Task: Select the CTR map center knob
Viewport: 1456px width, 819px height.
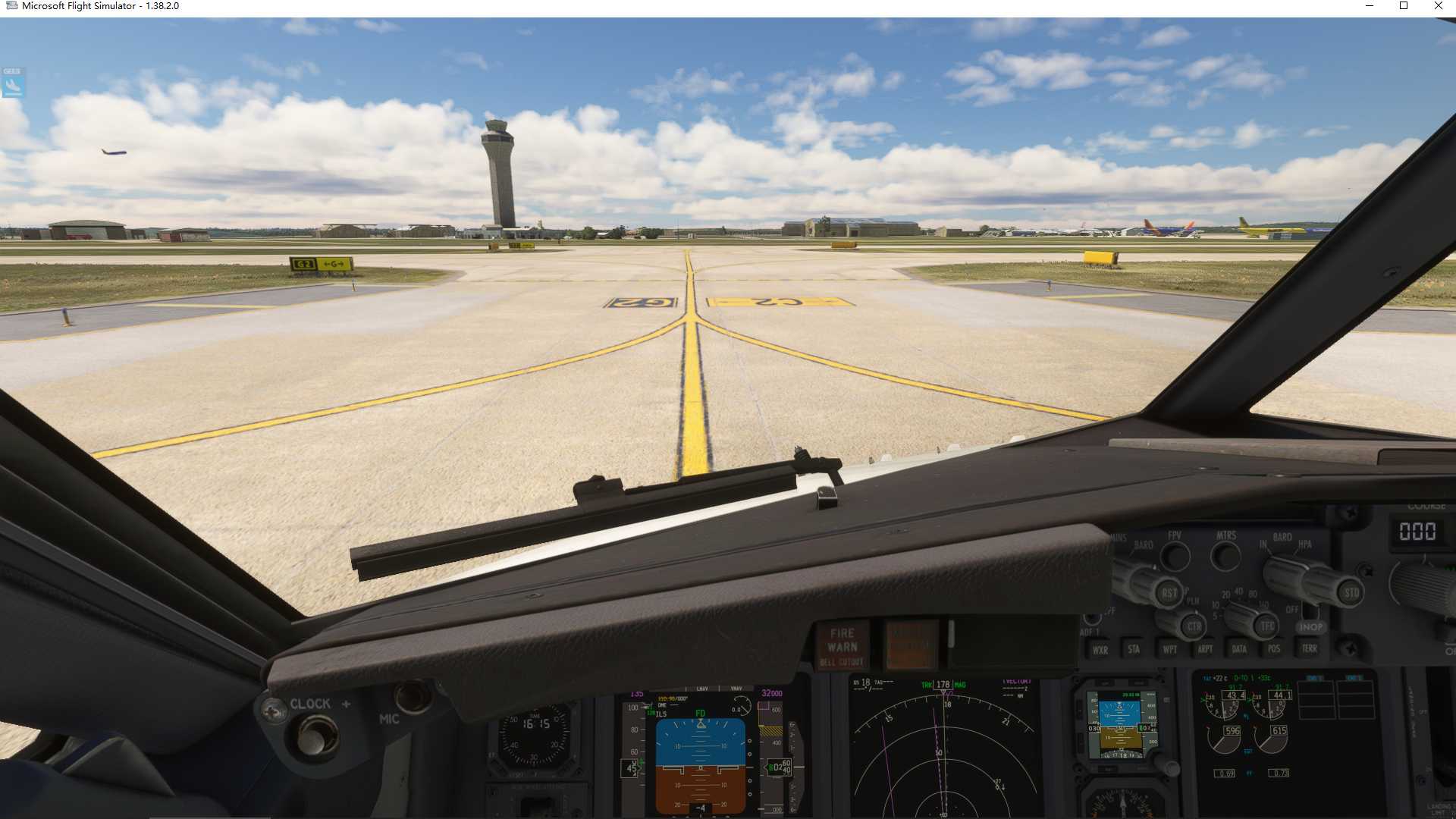Action: pos(1194,626)
